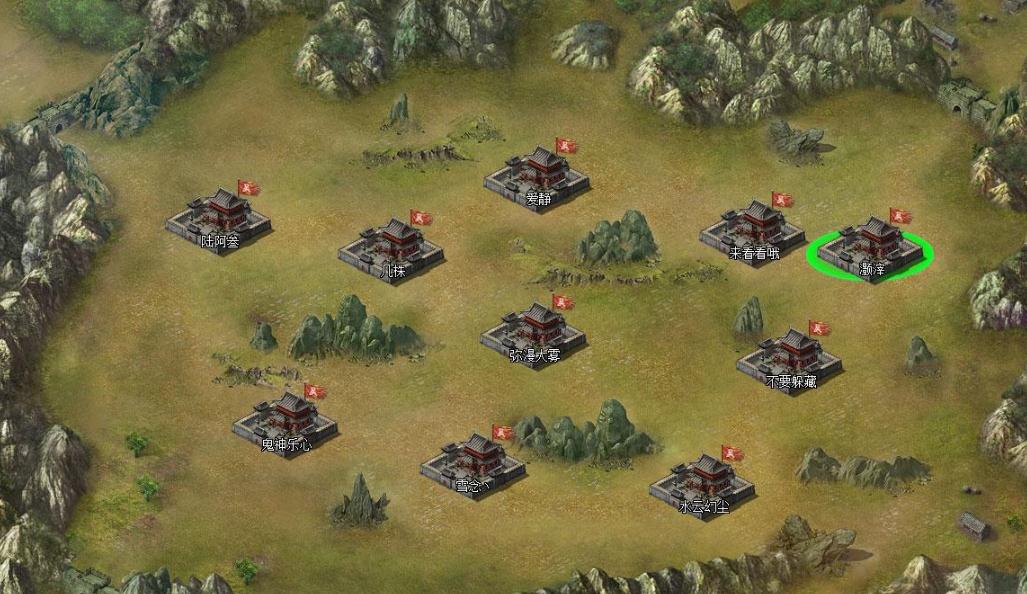Pick the city labeled 弥漫大雾

coord(533,332)
